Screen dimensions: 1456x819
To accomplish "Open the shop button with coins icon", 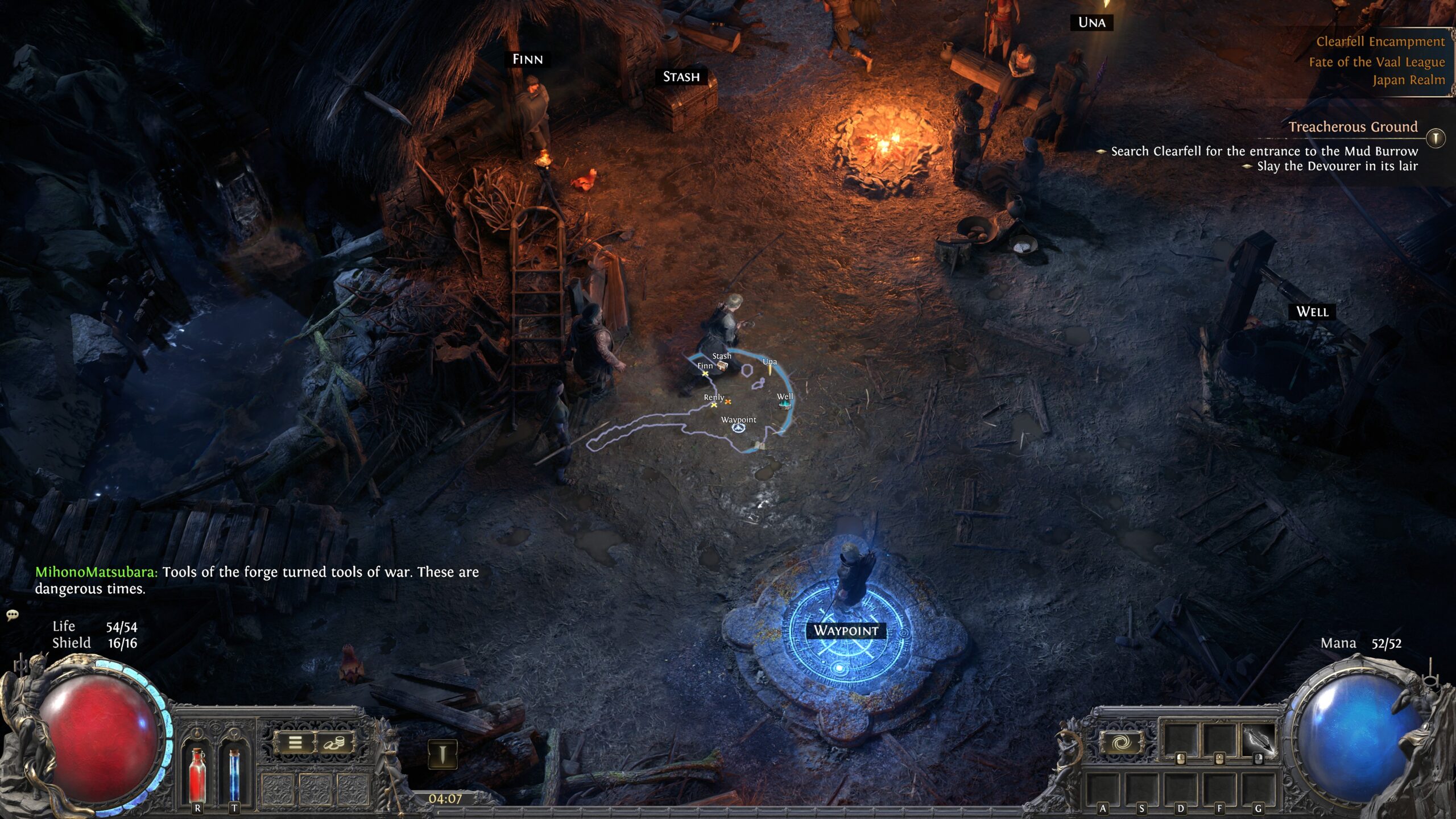I will [x=334, y=742].
